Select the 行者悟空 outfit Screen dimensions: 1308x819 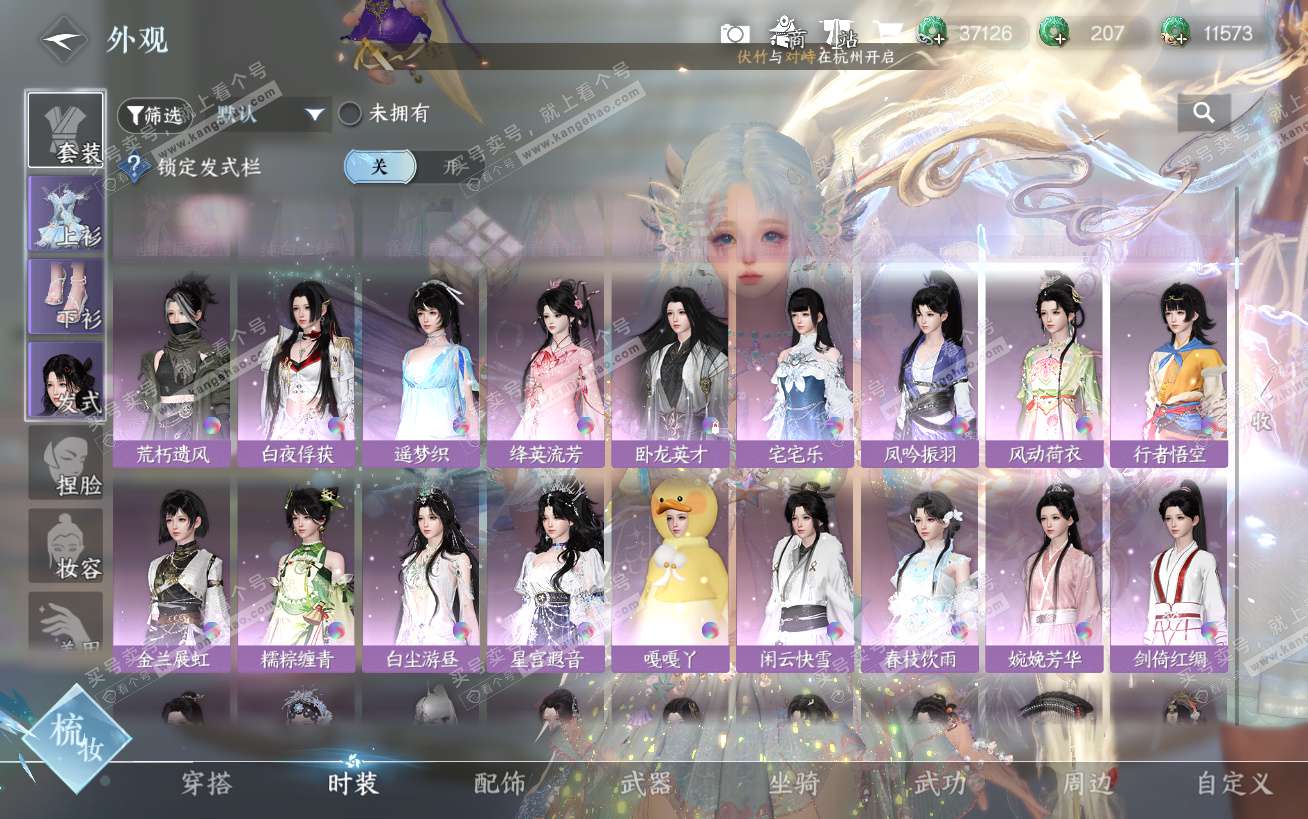point(1169,370)
